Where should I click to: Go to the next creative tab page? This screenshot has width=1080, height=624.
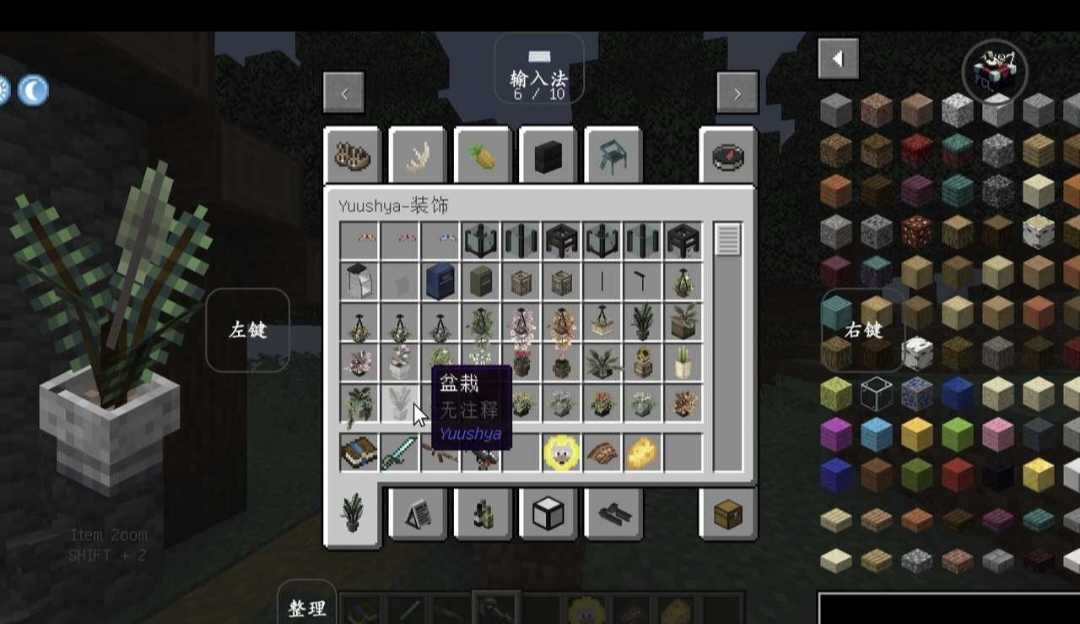point(737,93)
